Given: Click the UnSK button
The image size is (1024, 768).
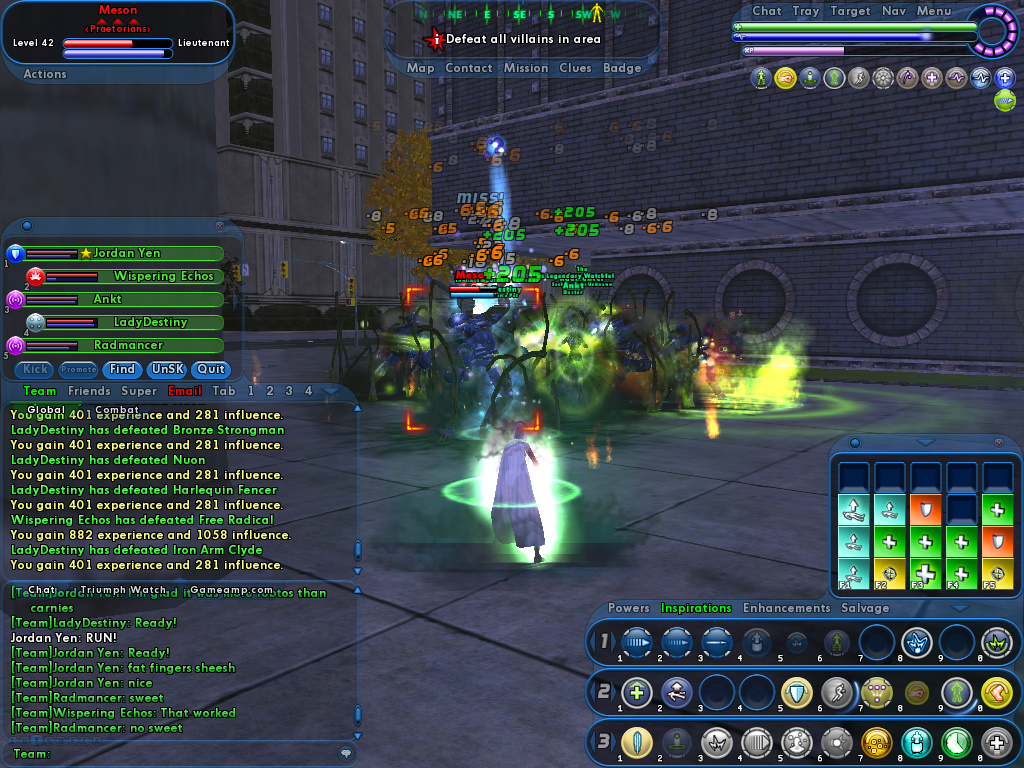Looking at the screenshot, I should pyautogui.click(x=166, y=369).
